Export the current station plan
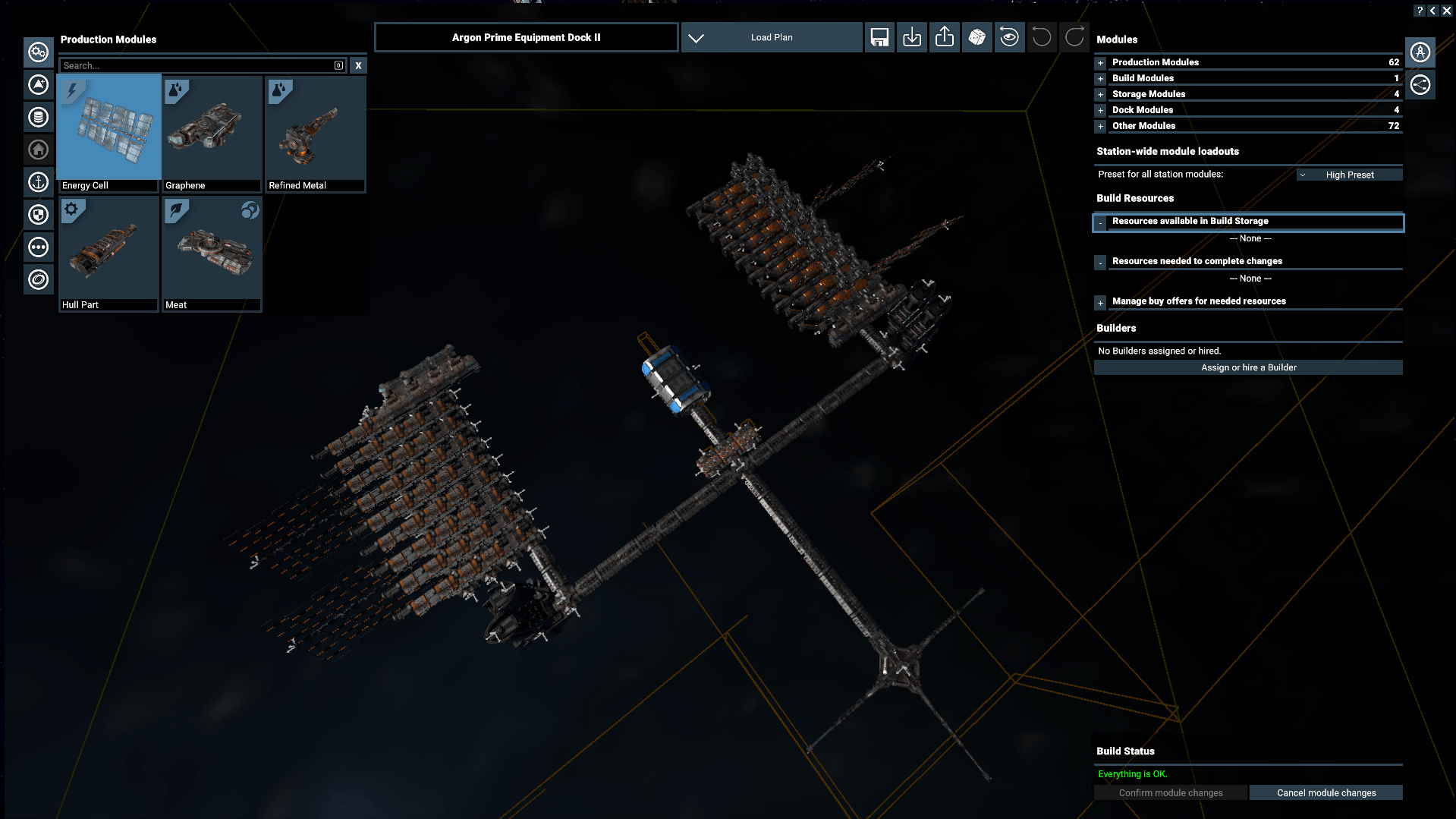The height and width of the screenshot is (819, 1456). [944, 36]
